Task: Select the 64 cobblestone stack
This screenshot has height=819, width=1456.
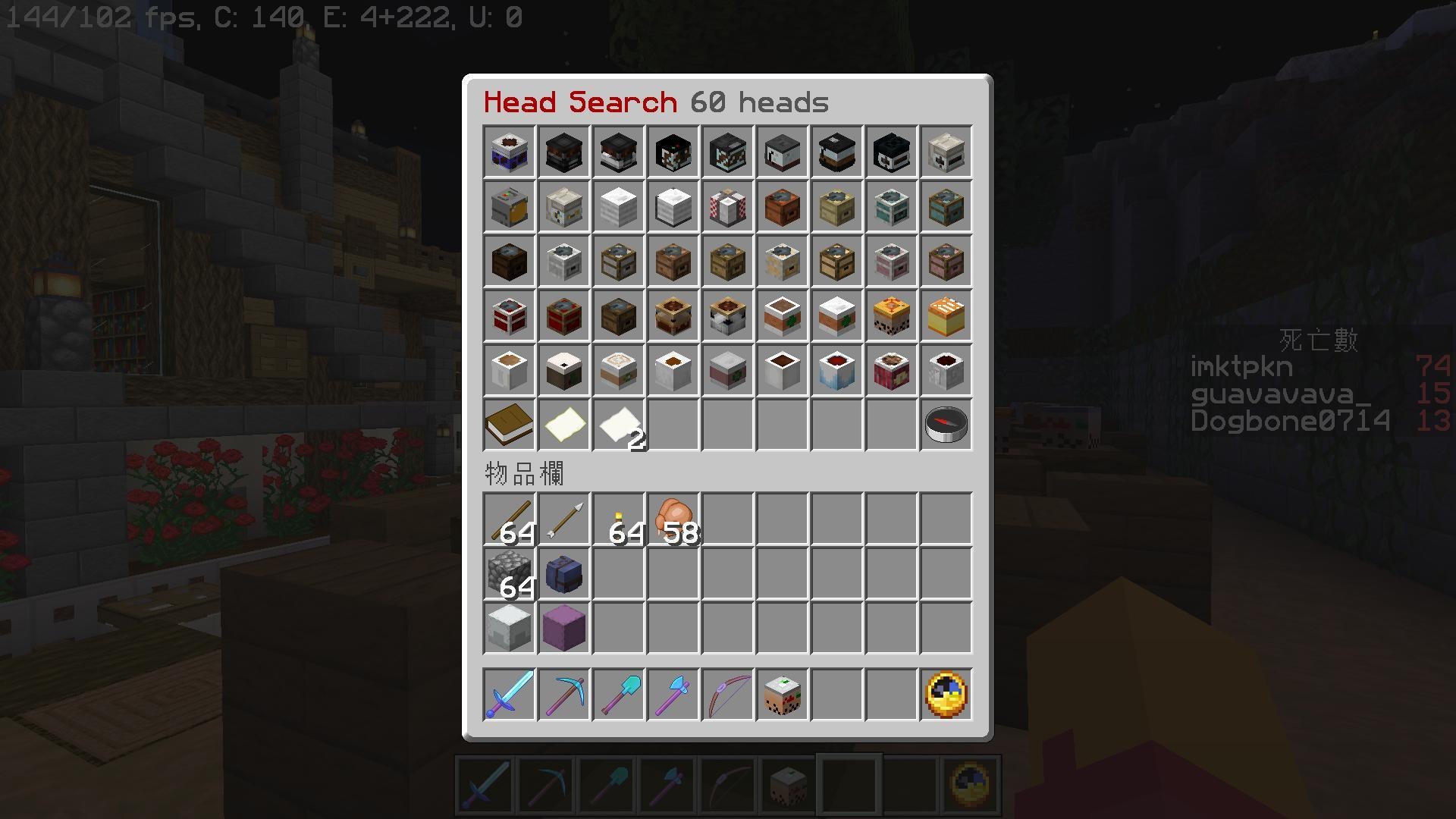Action: [508, 573]
